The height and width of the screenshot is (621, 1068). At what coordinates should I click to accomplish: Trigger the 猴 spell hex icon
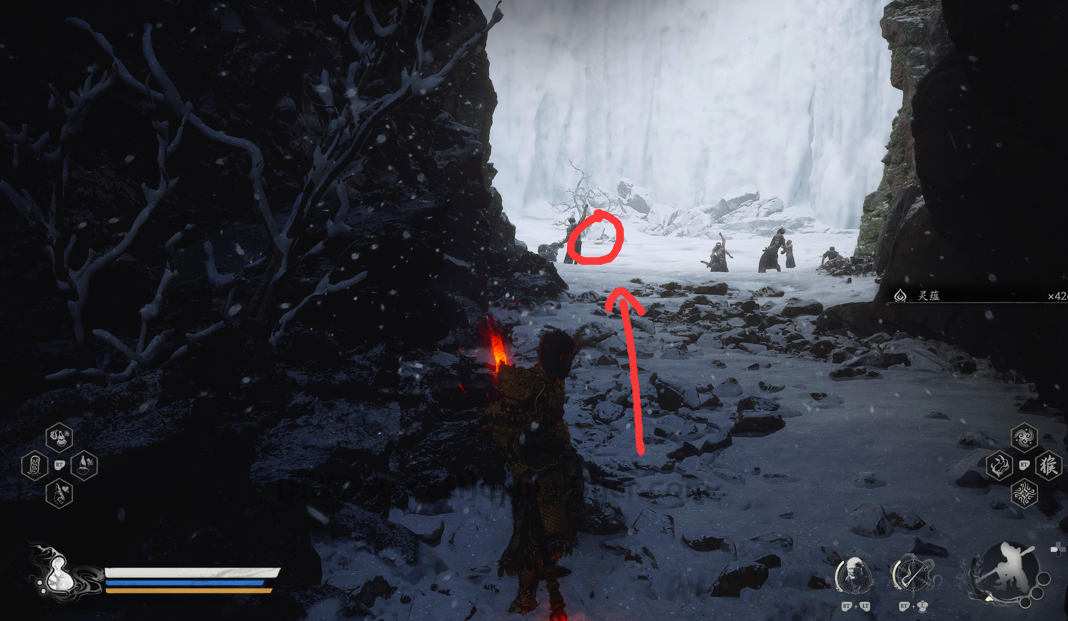[x=1048, y=465]
